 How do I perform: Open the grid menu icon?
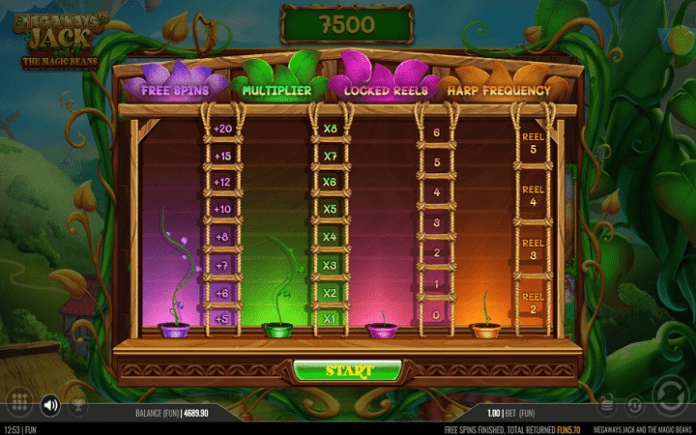(17, 404)
